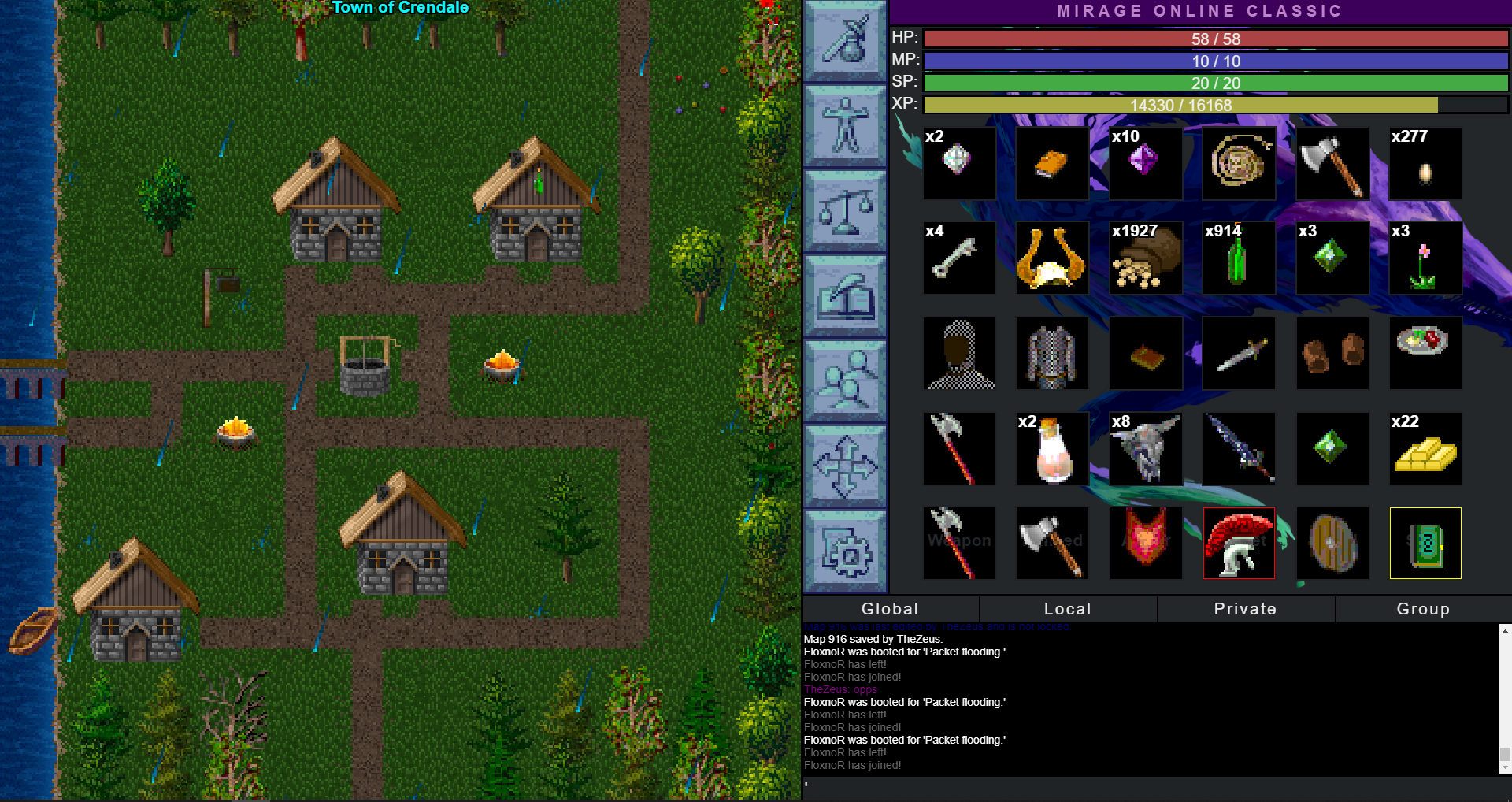Screen dimensions: 1512x802
Task: Choose the chainmail armor inventory slot
Action: (1052, 354)
